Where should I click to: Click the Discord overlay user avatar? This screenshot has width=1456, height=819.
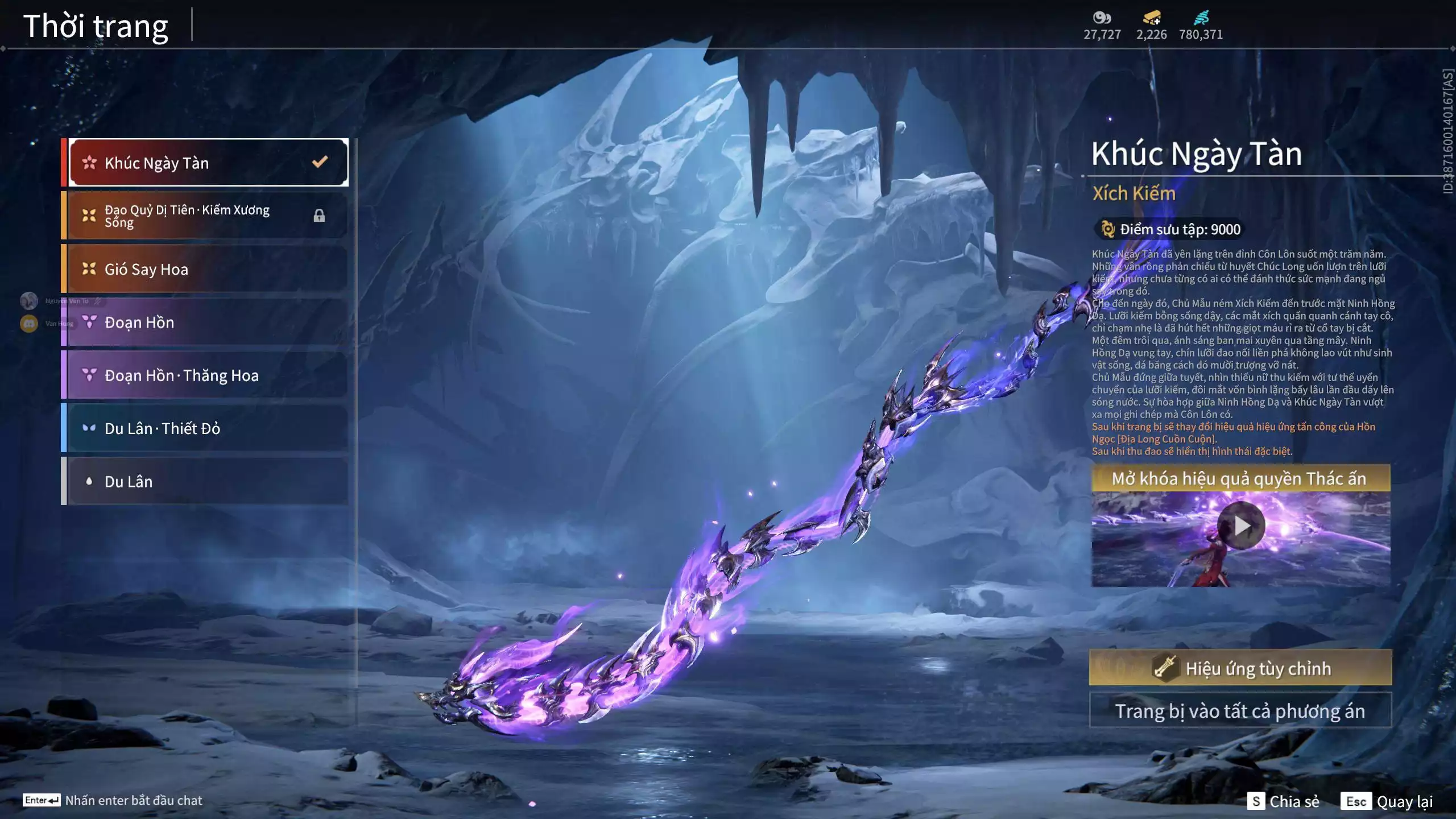[29, 324]
